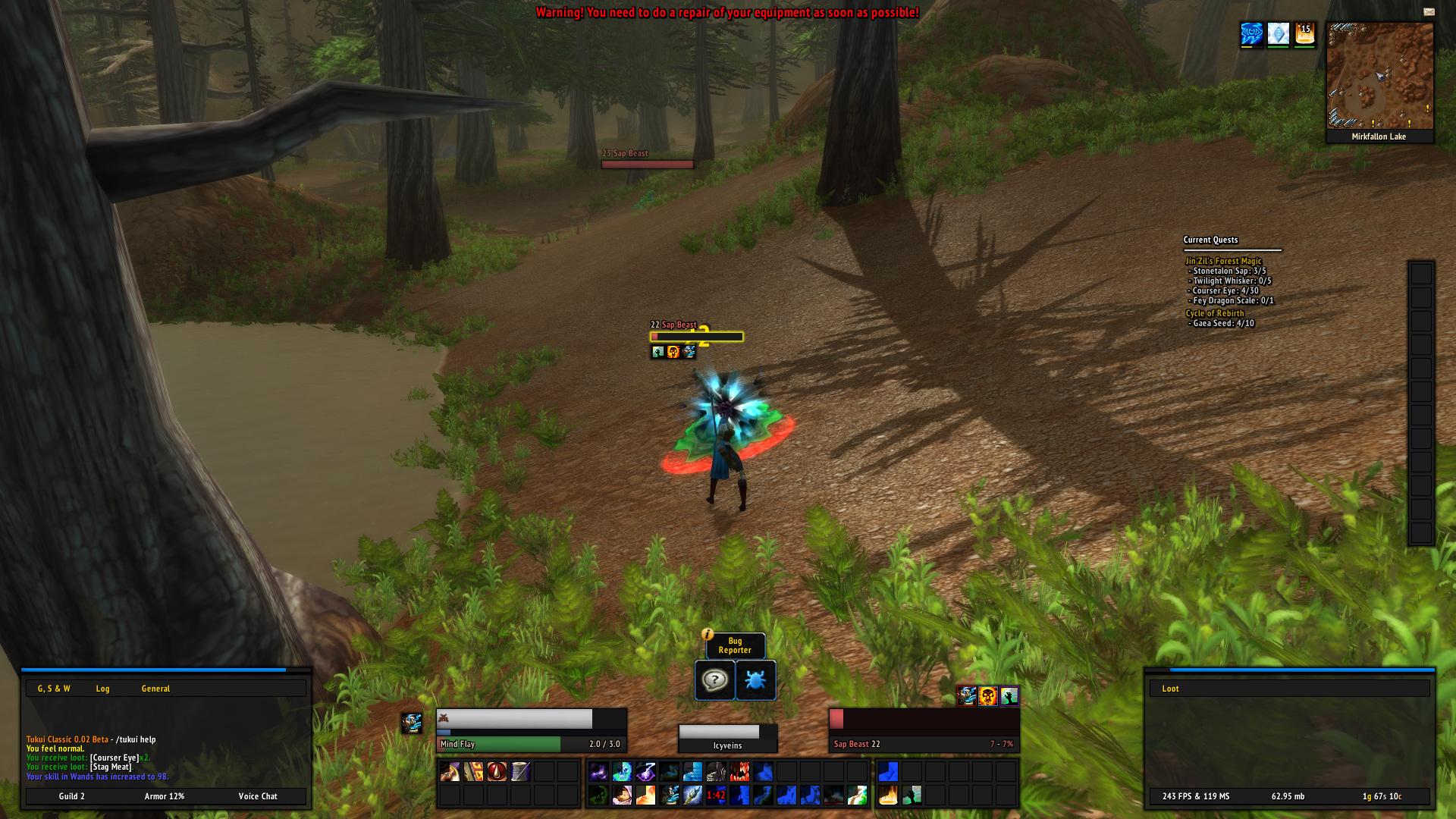Viewport: 1456px width, 819px height.
Task: Open the Mirkfallon Lake minimap
Action: pos(1379,77)
